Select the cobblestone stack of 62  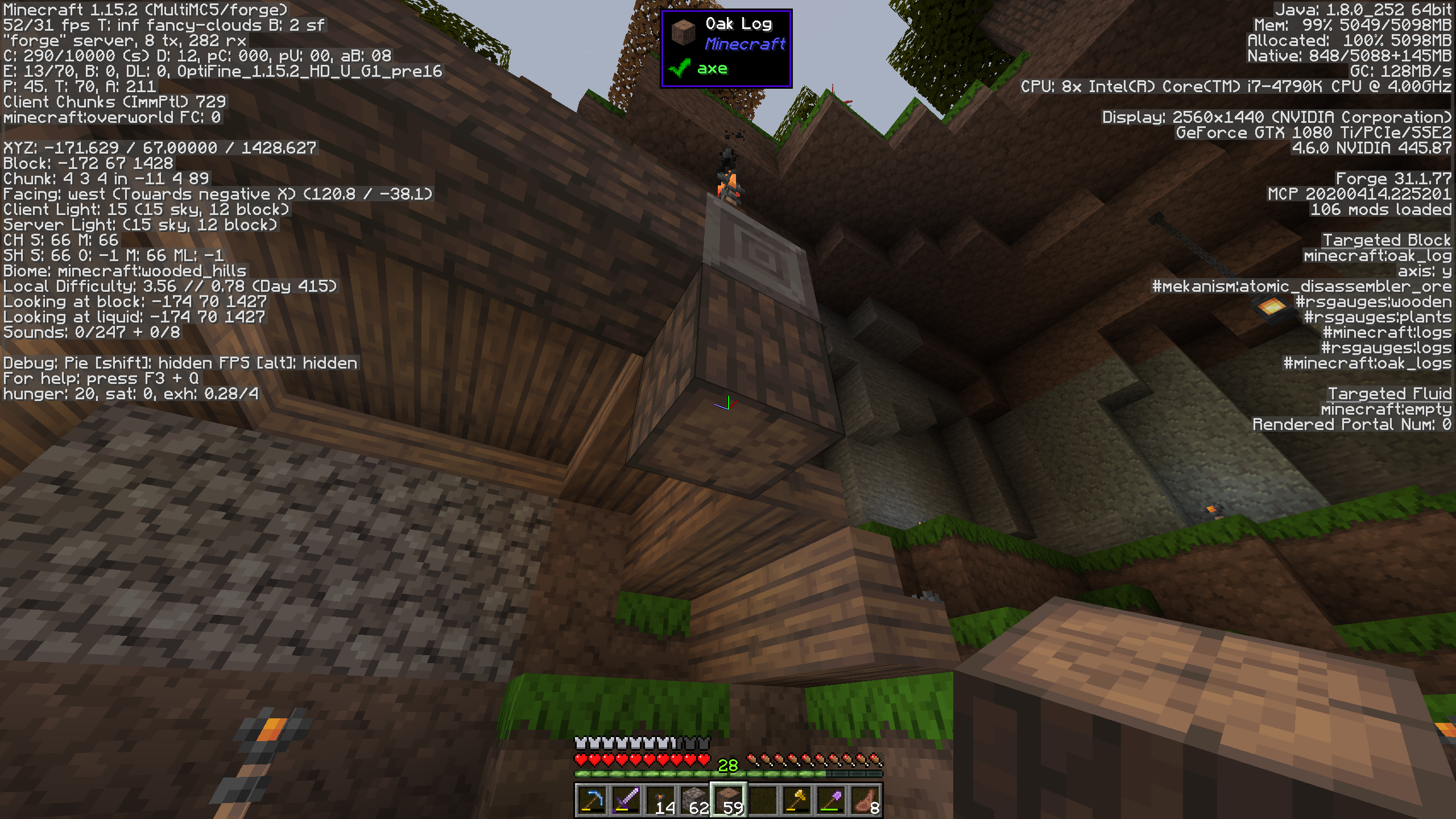coord(694,800)
